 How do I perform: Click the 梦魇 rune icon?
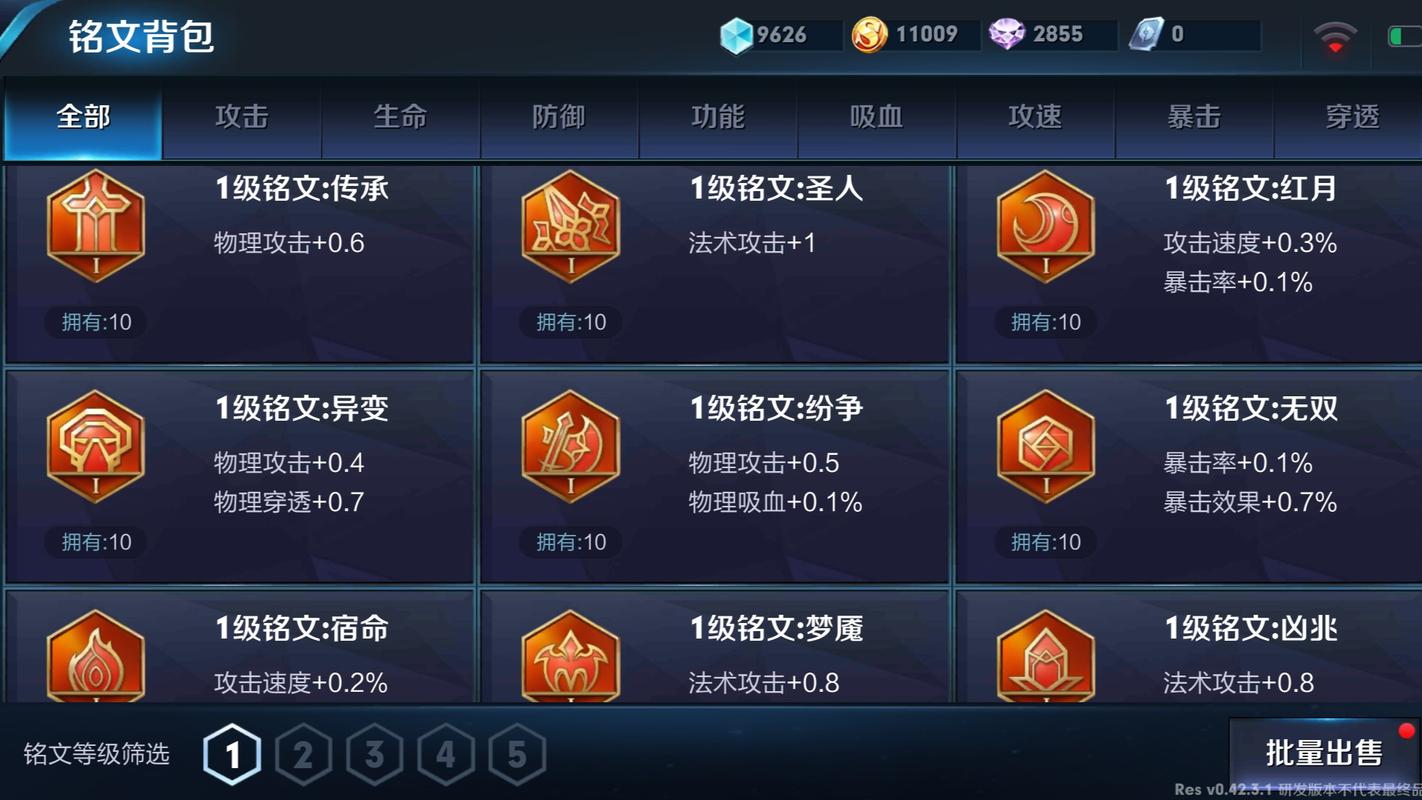(x=570, y=660)
